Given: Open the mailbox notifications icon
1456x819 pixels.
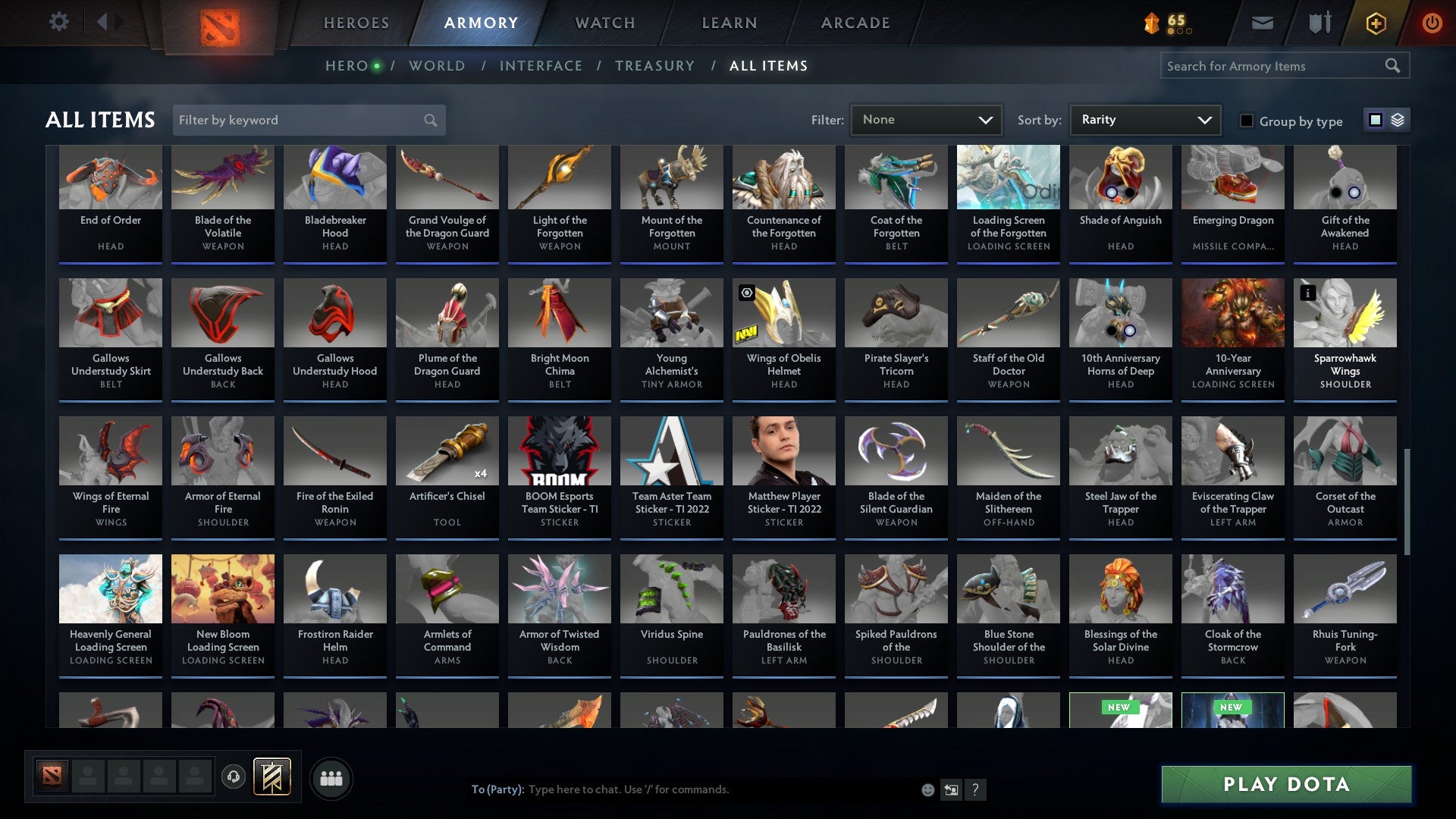Looking at the screenshot, I should [x=1261, y=22].
